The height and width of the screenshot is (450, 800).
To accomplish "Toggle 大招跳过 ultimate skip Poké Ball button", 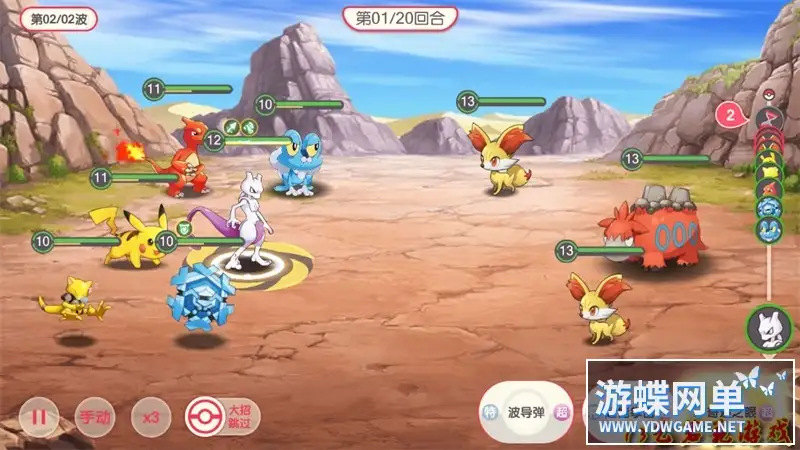I will [206, 414].
